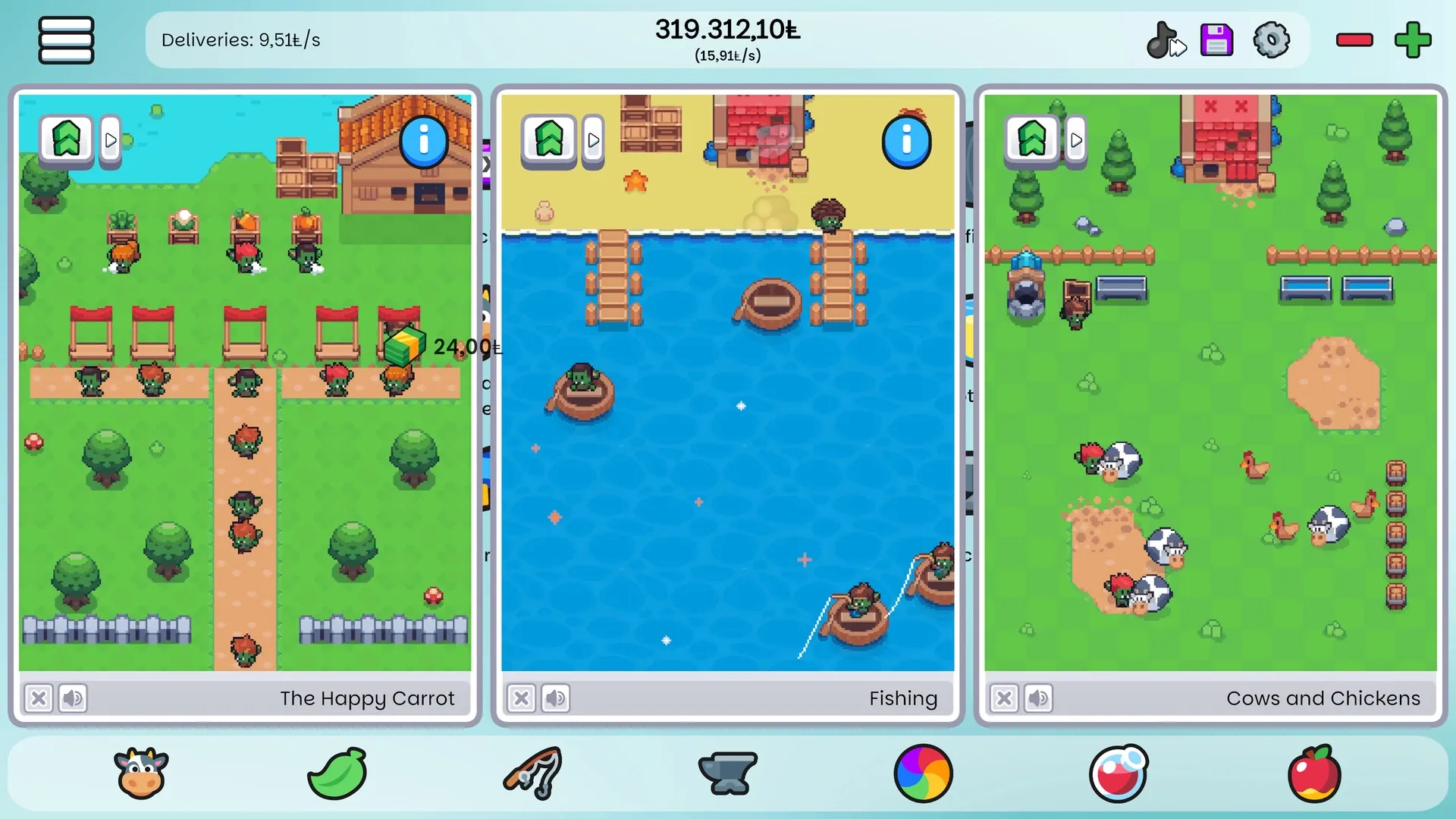The height and width of the screenshot is (819, 1456).
Task: Mute sound for The Happy Carrot farm
Action: [73, 698]
